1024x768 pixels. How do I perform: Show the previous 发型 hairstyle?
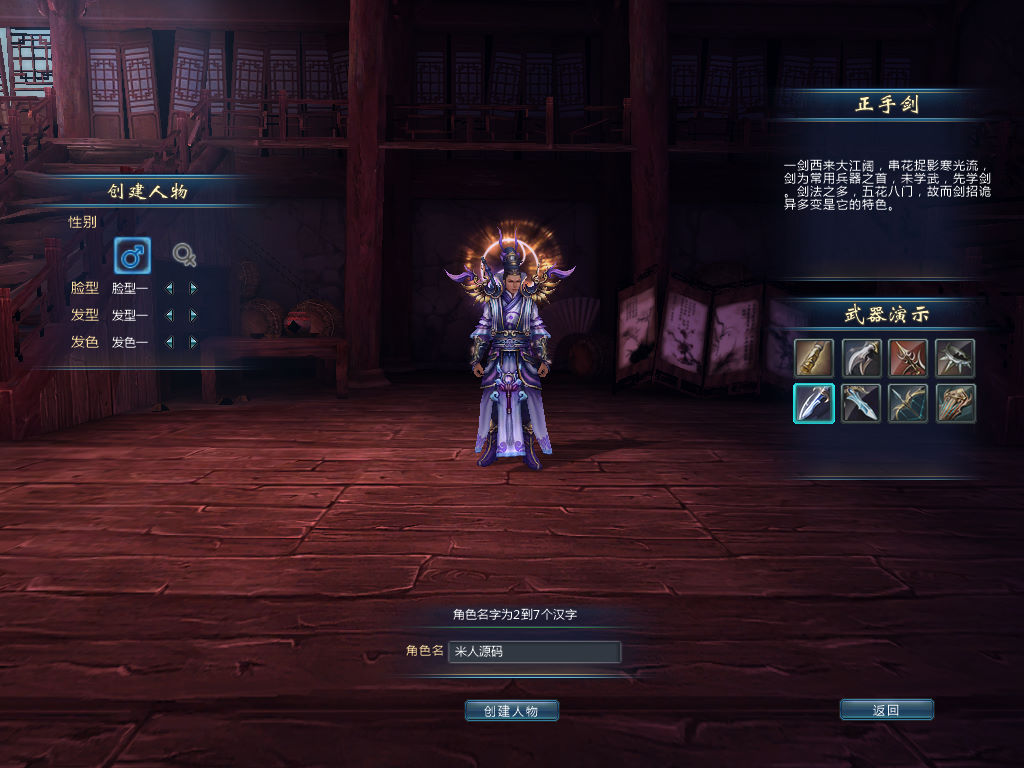(x=169, y=315)
